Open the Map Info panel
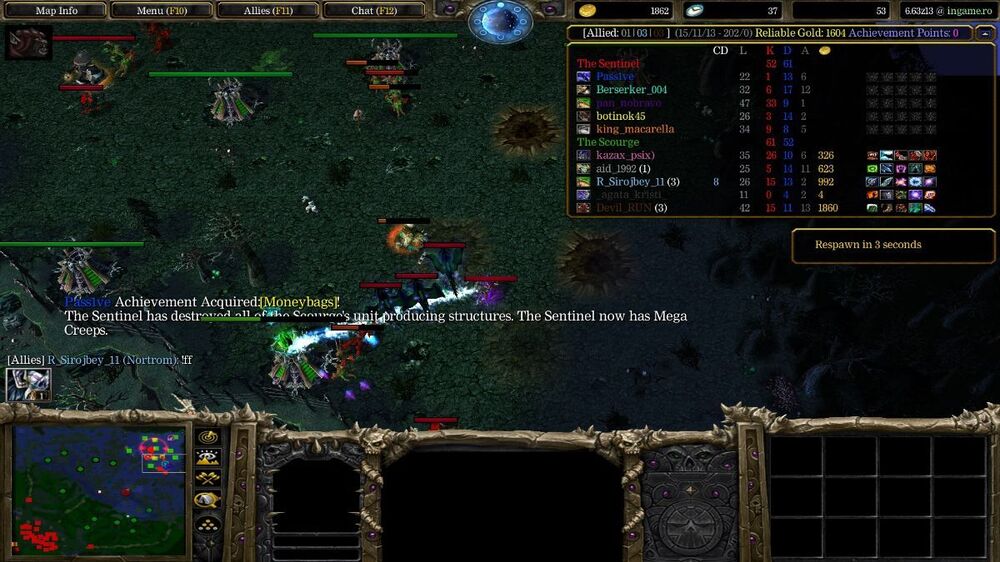Viewport: 1000px width, 562px height. click(x=56, y=11)
